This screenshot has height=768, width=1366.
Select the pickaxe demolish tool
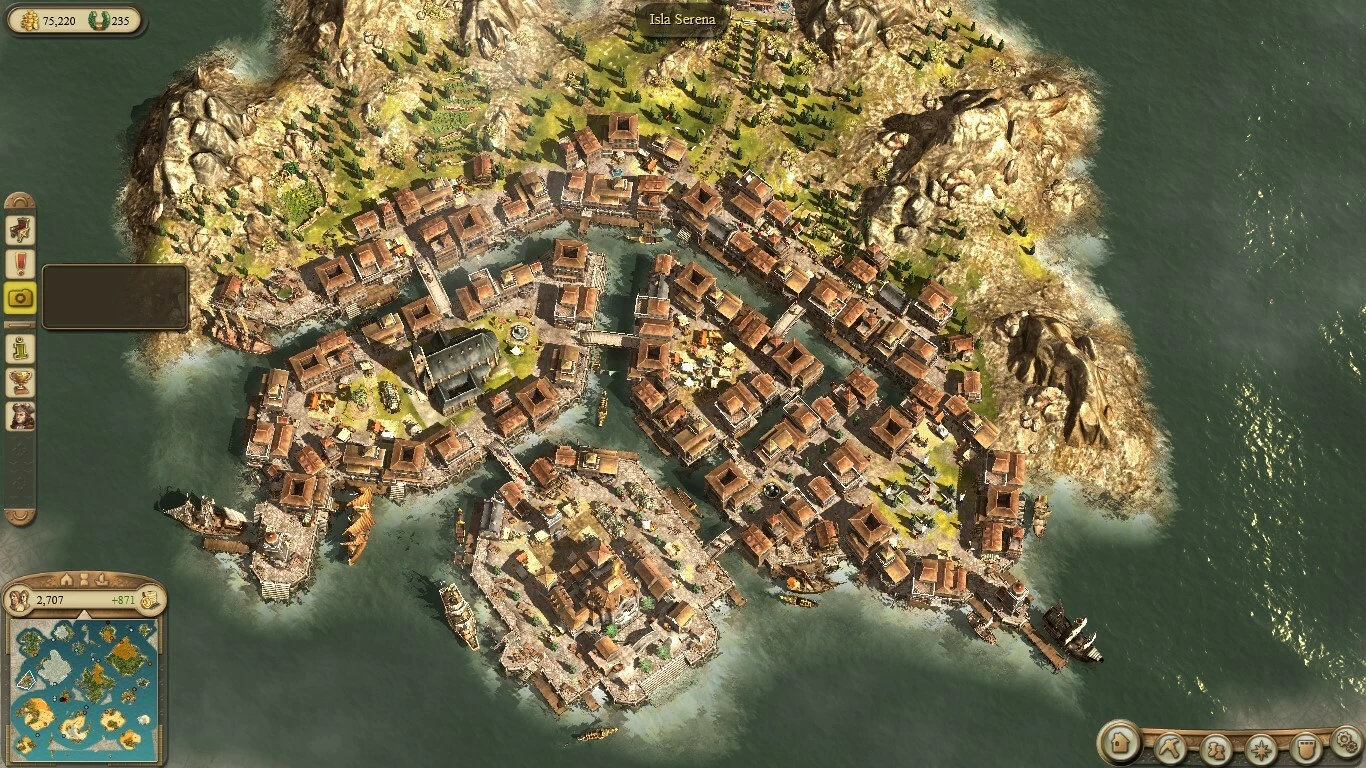pos(1170,746)
